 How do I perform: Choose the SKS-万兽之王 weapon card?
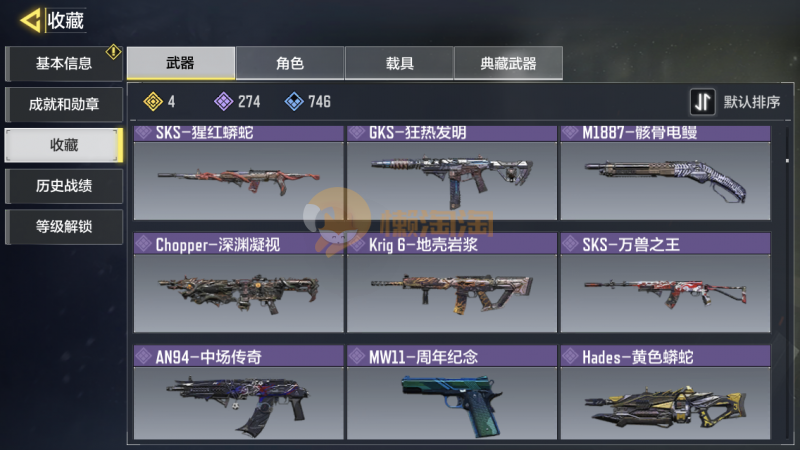(x=665, y=283)
